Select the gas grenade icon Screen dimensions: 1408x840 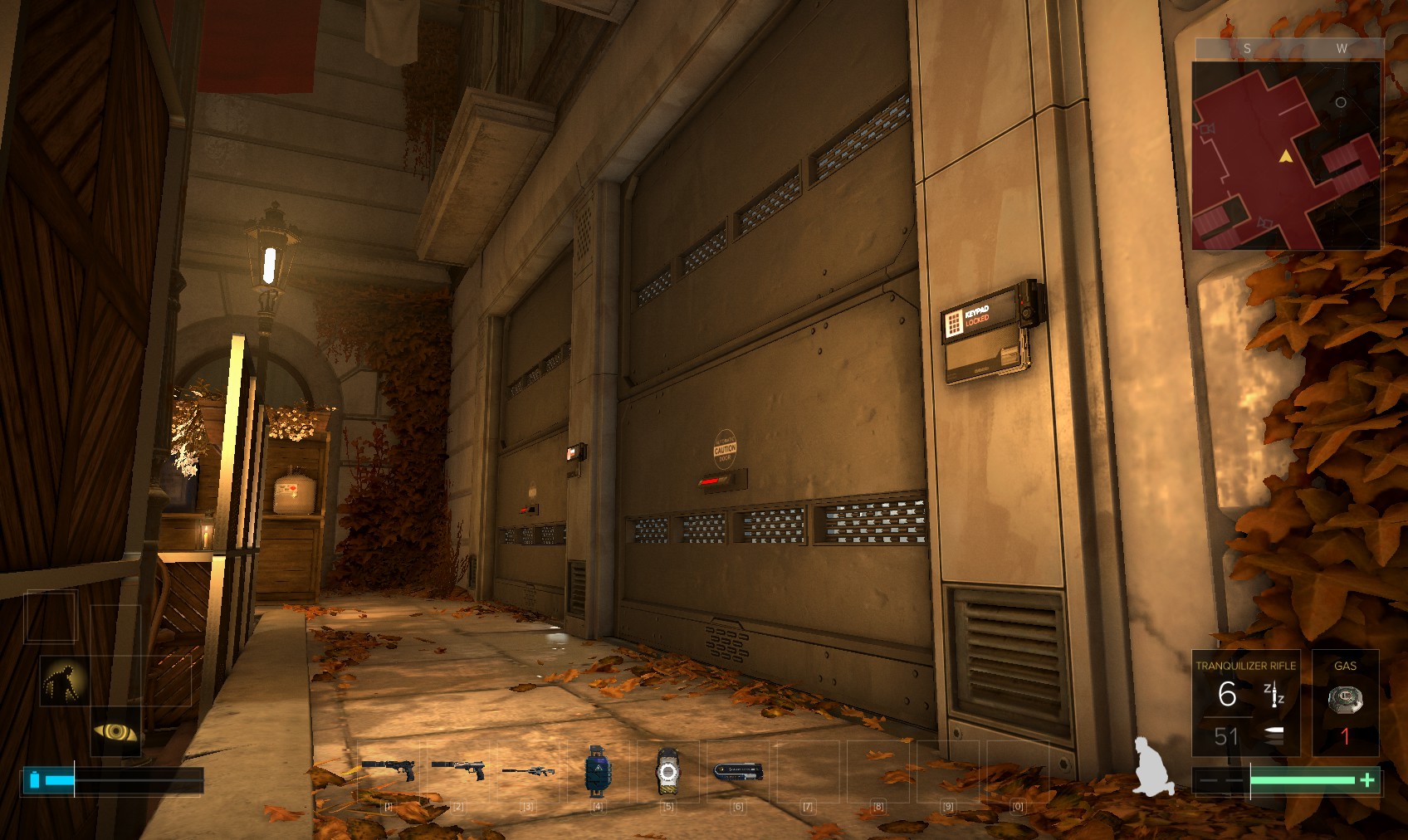coord(1345,700)
